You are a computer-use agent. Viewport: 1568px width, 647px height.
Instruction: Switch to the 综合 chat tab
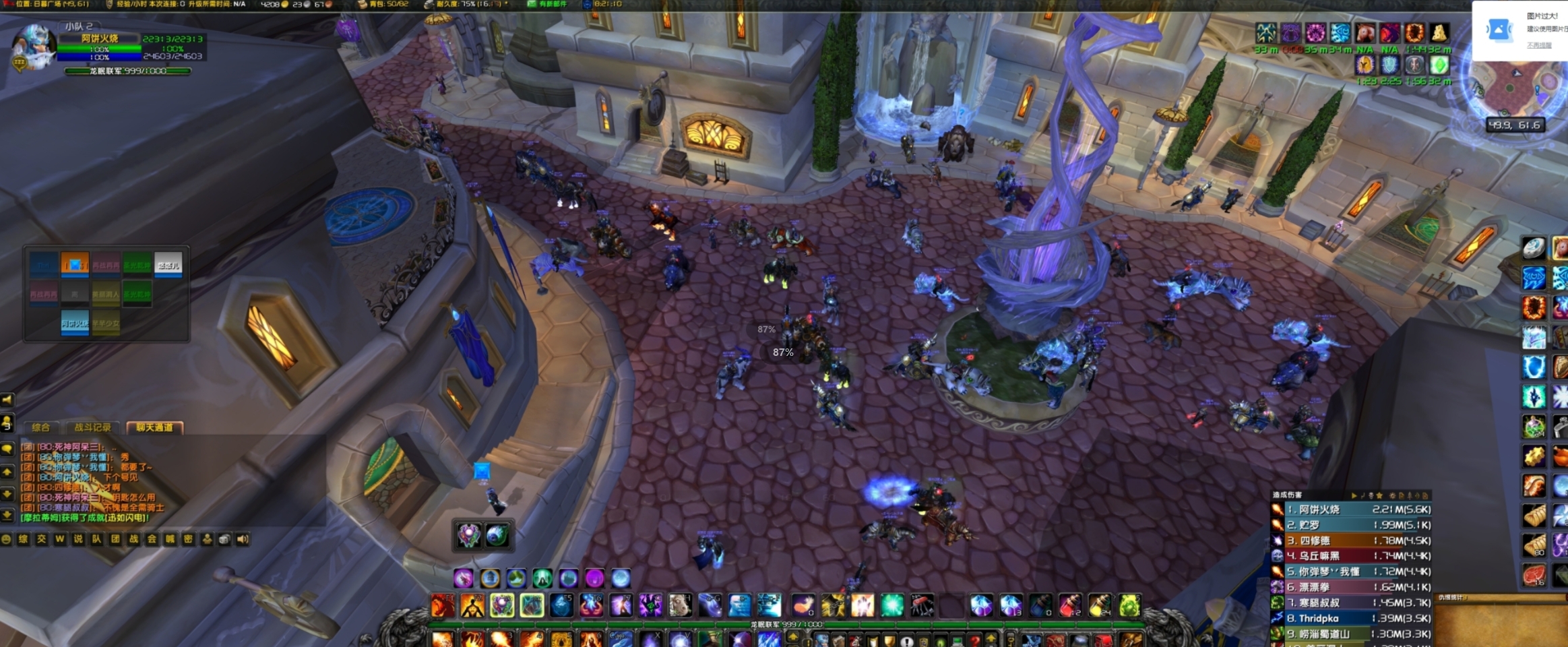[41, 427]
